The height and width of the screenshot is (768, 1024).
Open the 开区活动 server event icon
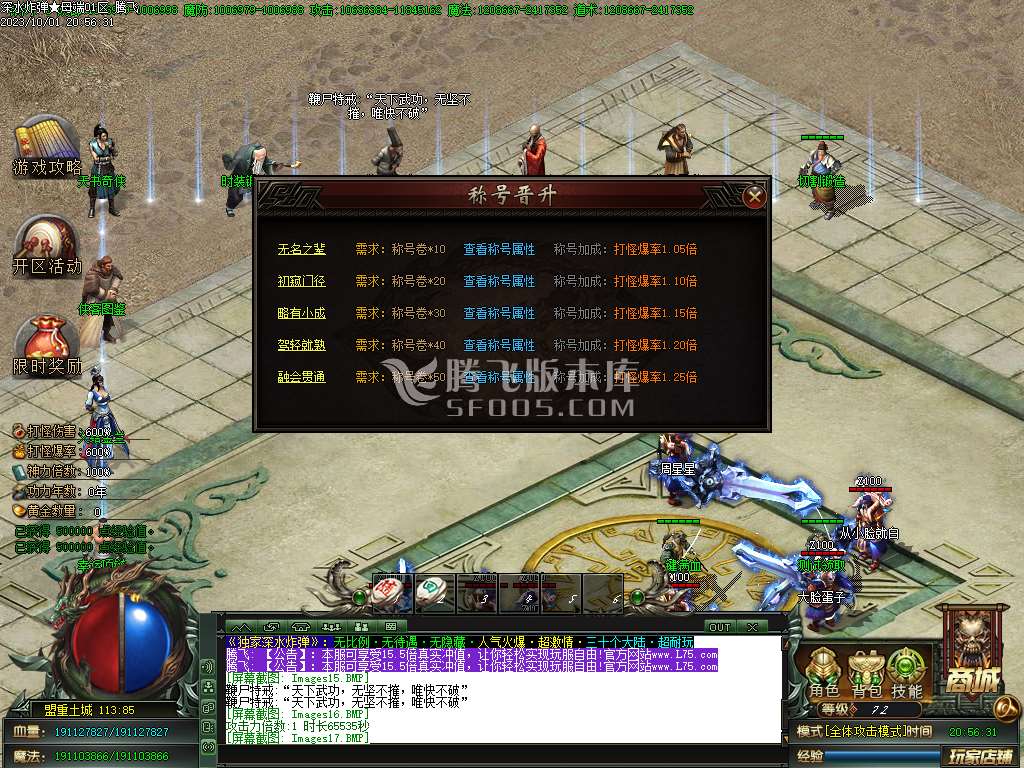click(x=46, y=246)
